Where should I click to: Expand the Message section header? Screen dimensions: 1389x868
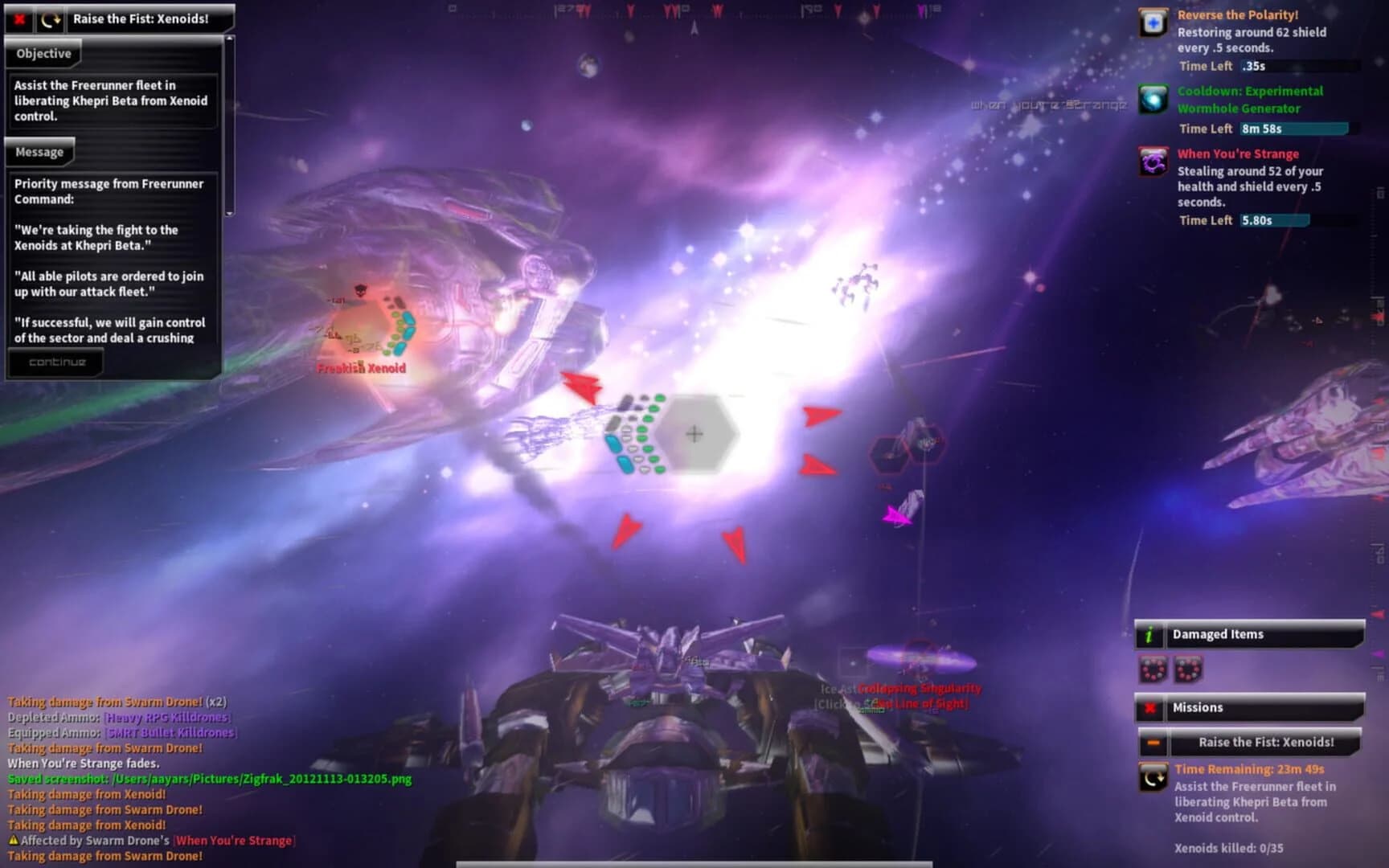point(40,151)
